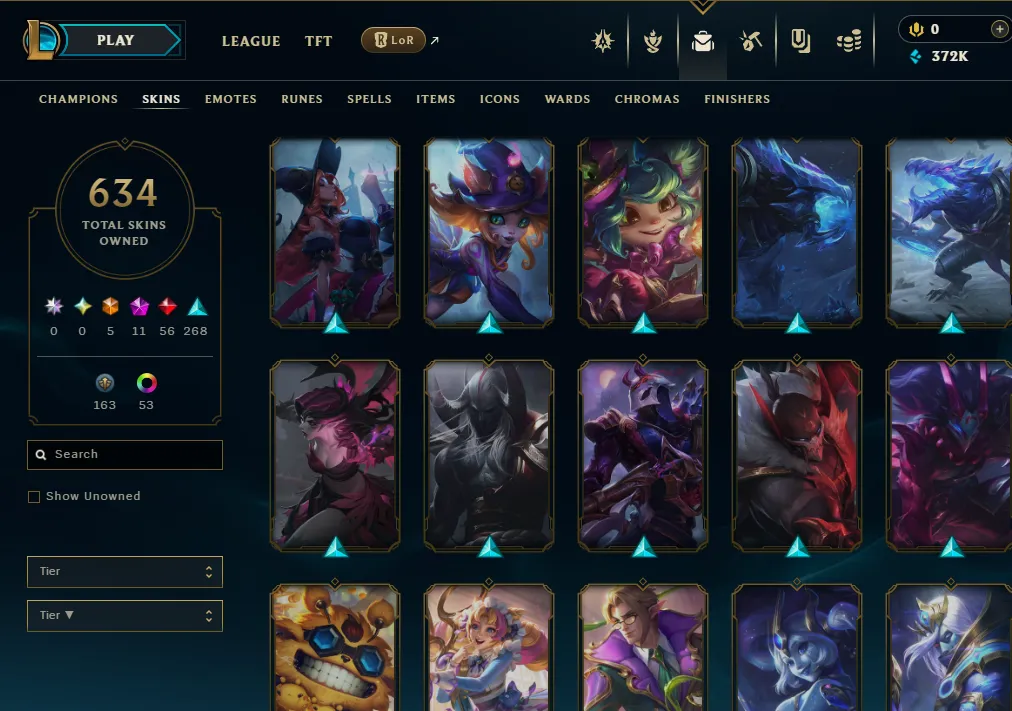Open the Emotes tab
1012x711 pixels.
231,99
